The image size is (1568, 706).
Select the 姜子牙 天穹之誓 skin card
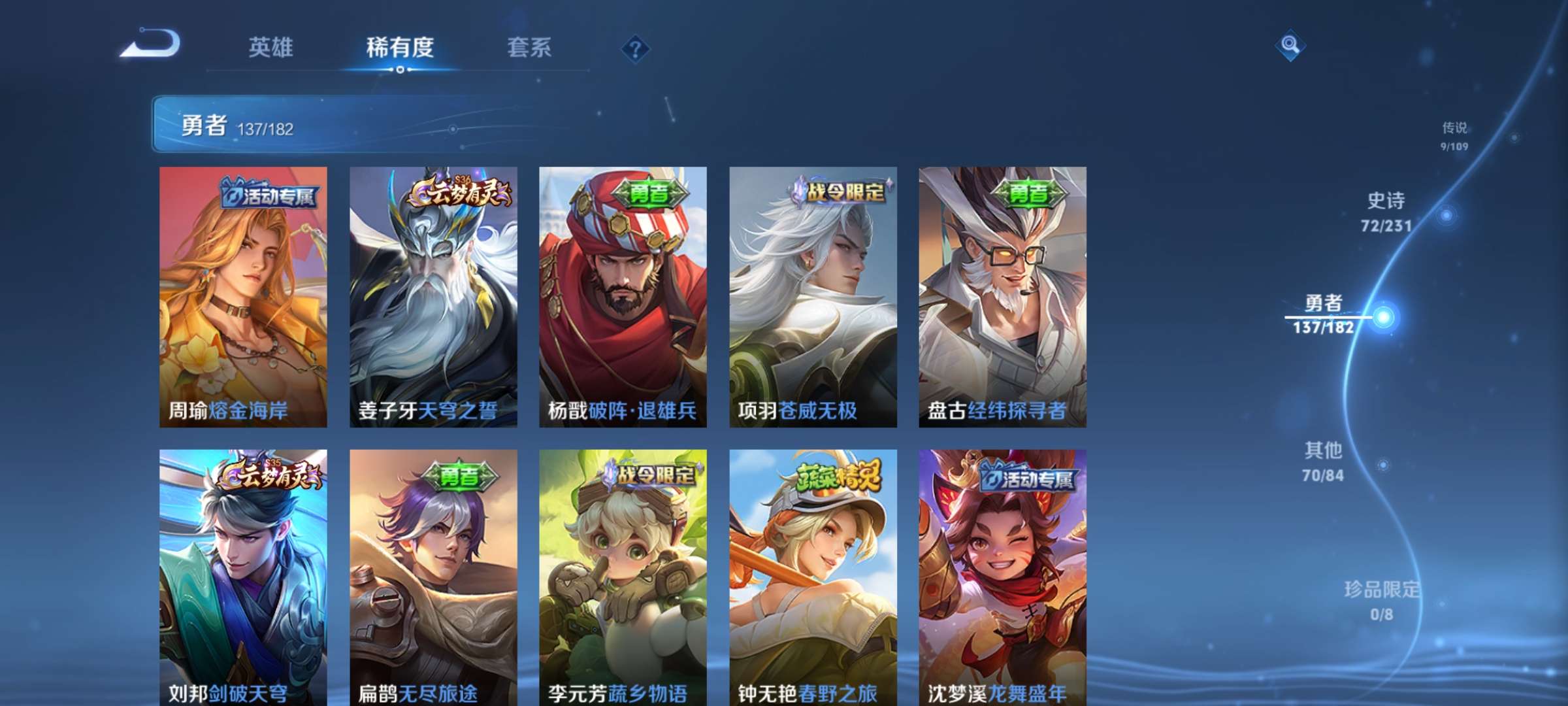(433, 297)
